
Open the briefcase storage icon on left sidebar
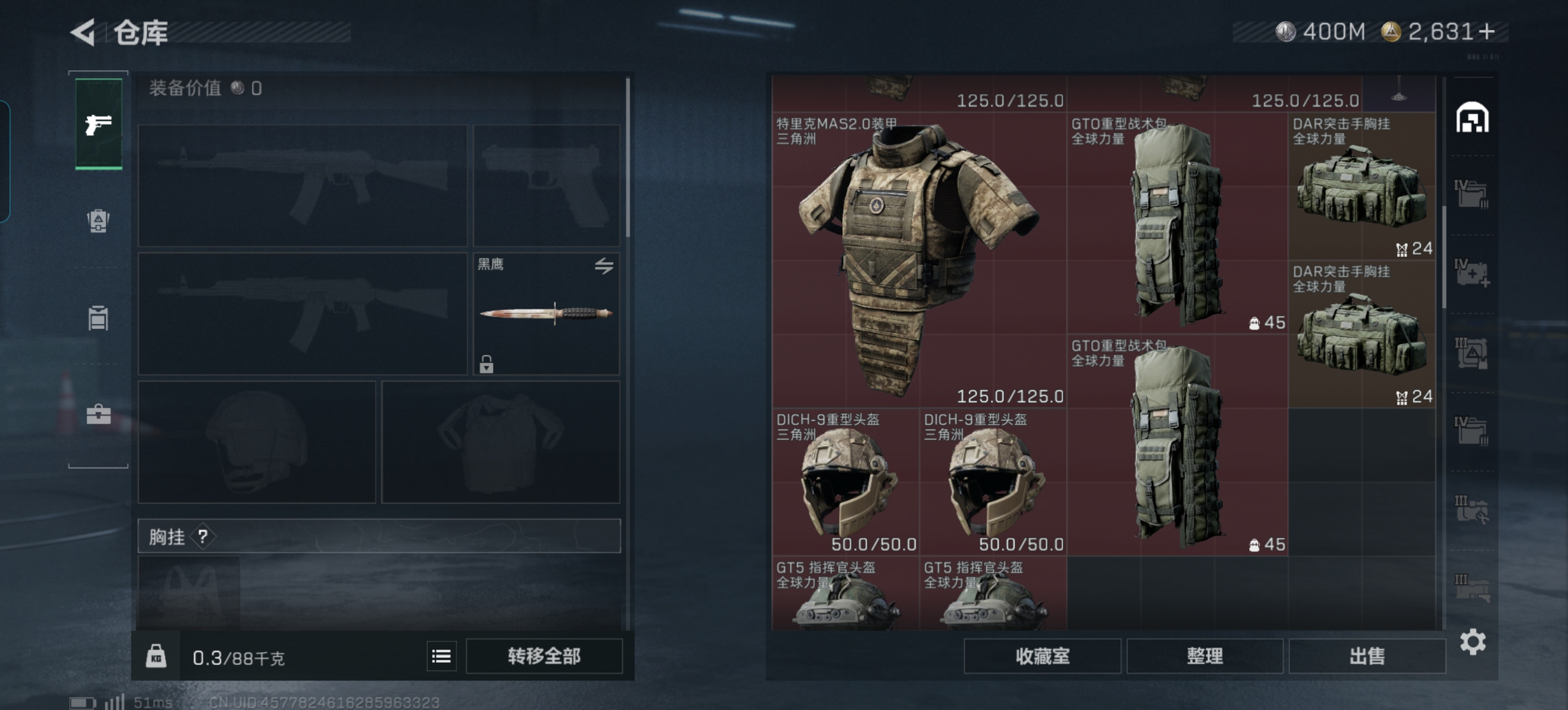(x=98, y=415)
